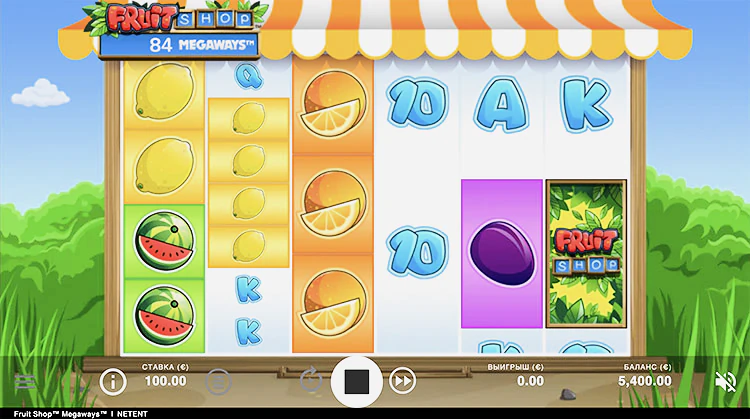
Task: Open the autoplay settings
Action: 312,381
